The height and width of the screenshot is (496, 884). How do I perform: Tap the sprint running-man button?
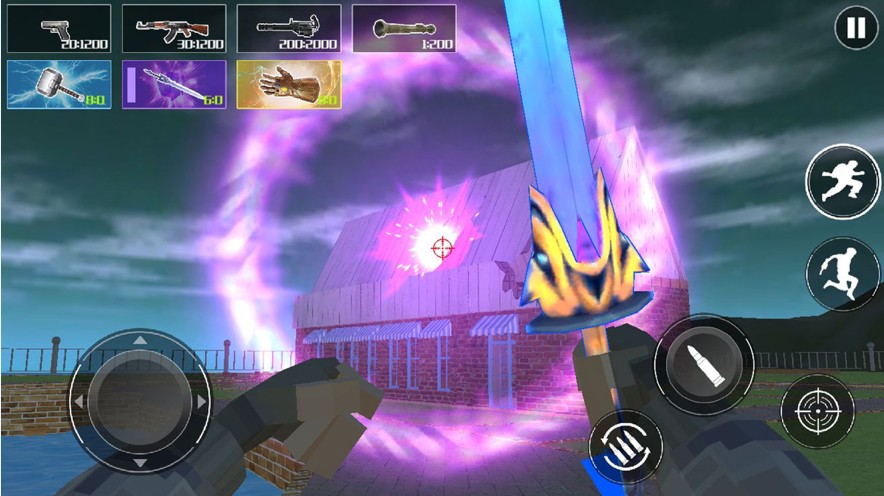835,180
